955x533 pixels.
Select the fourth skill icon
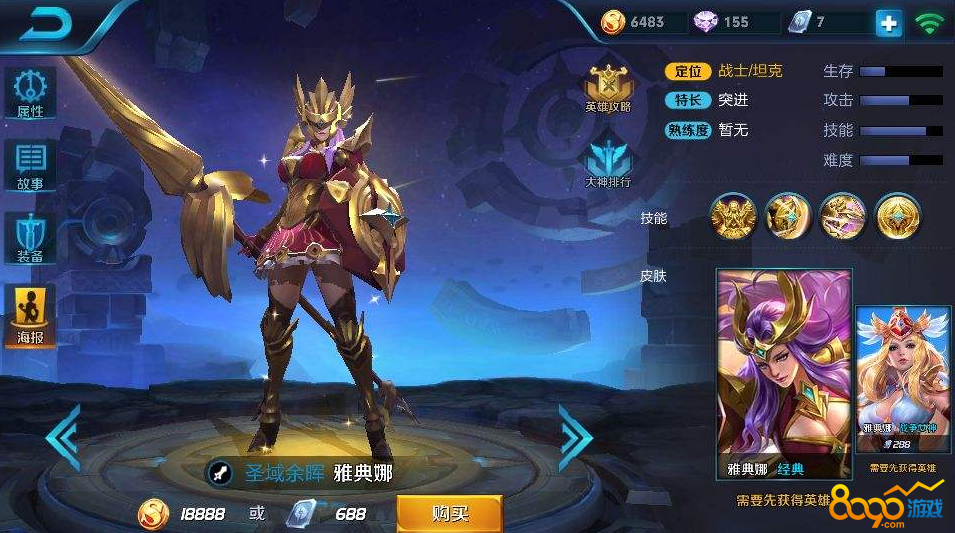(x=897, y=217)
